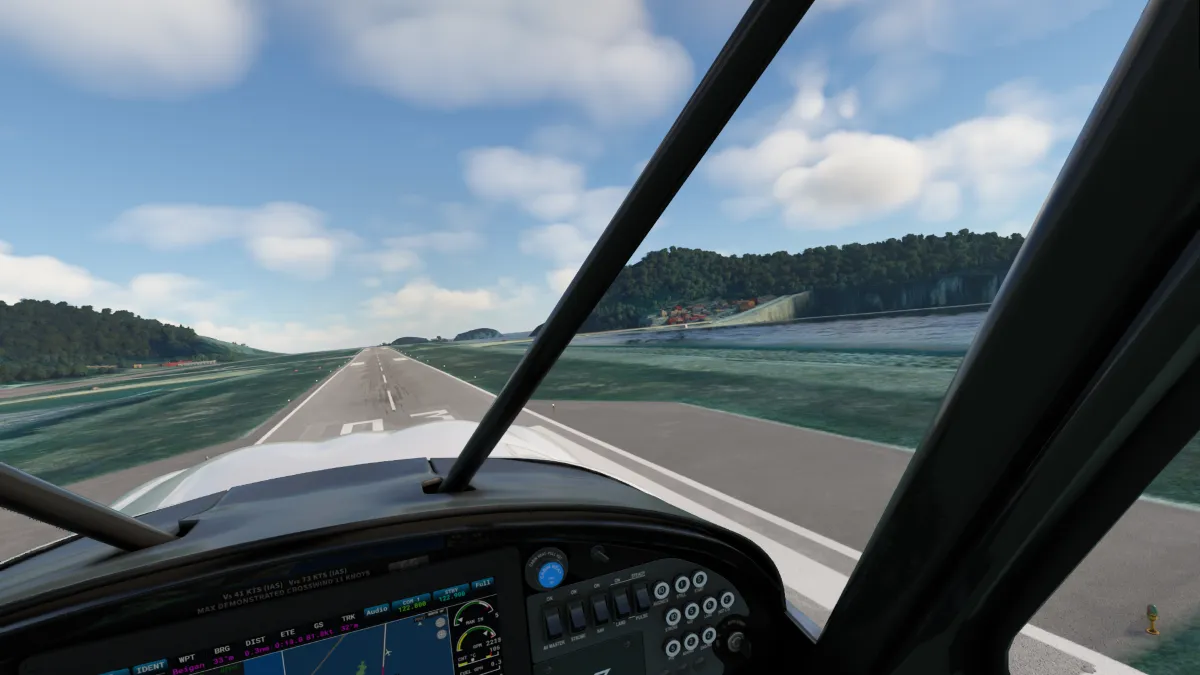Pull the blue cabin heat knob

click(x=549, y=574)
